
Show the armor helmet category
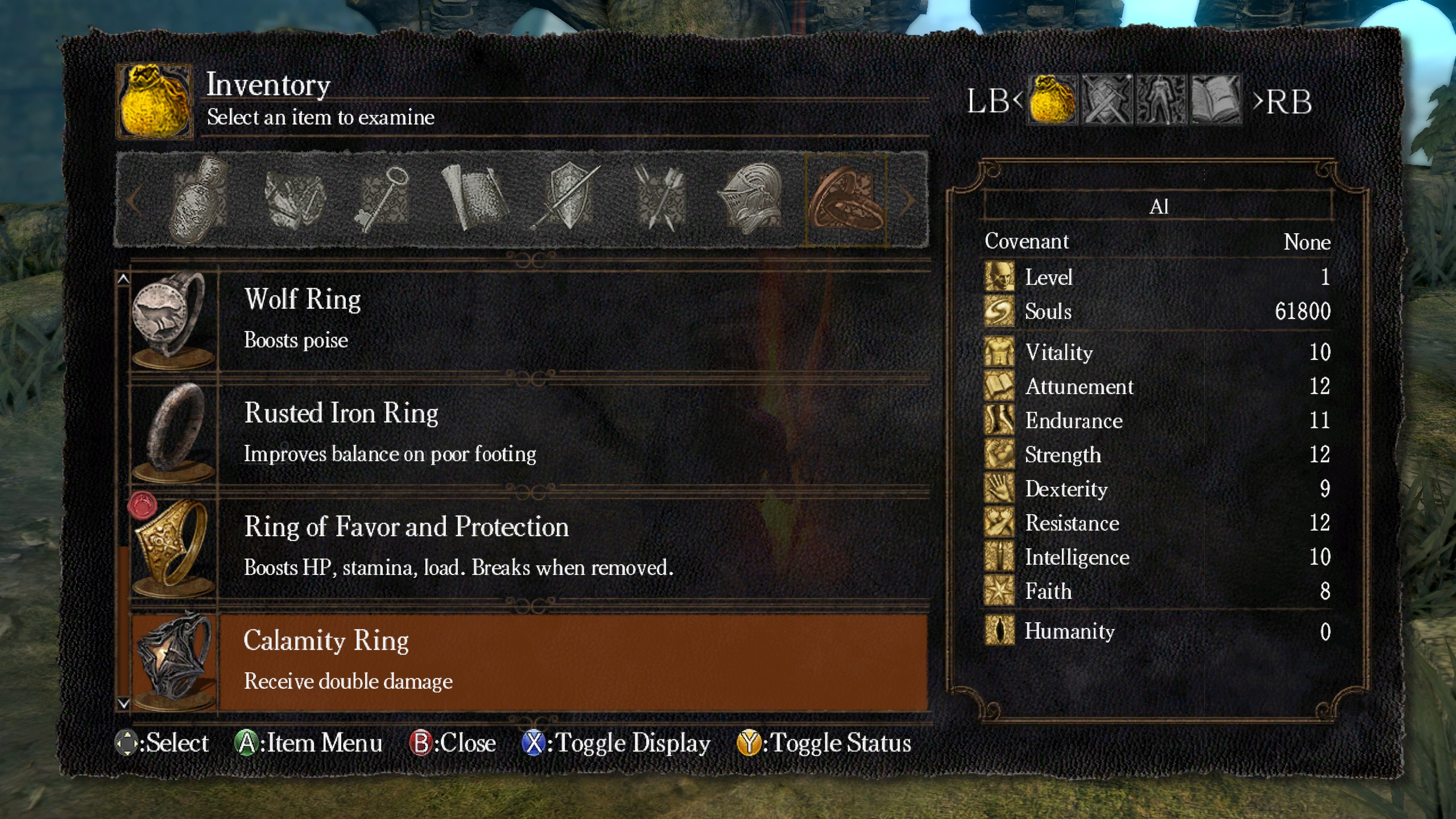752,199
